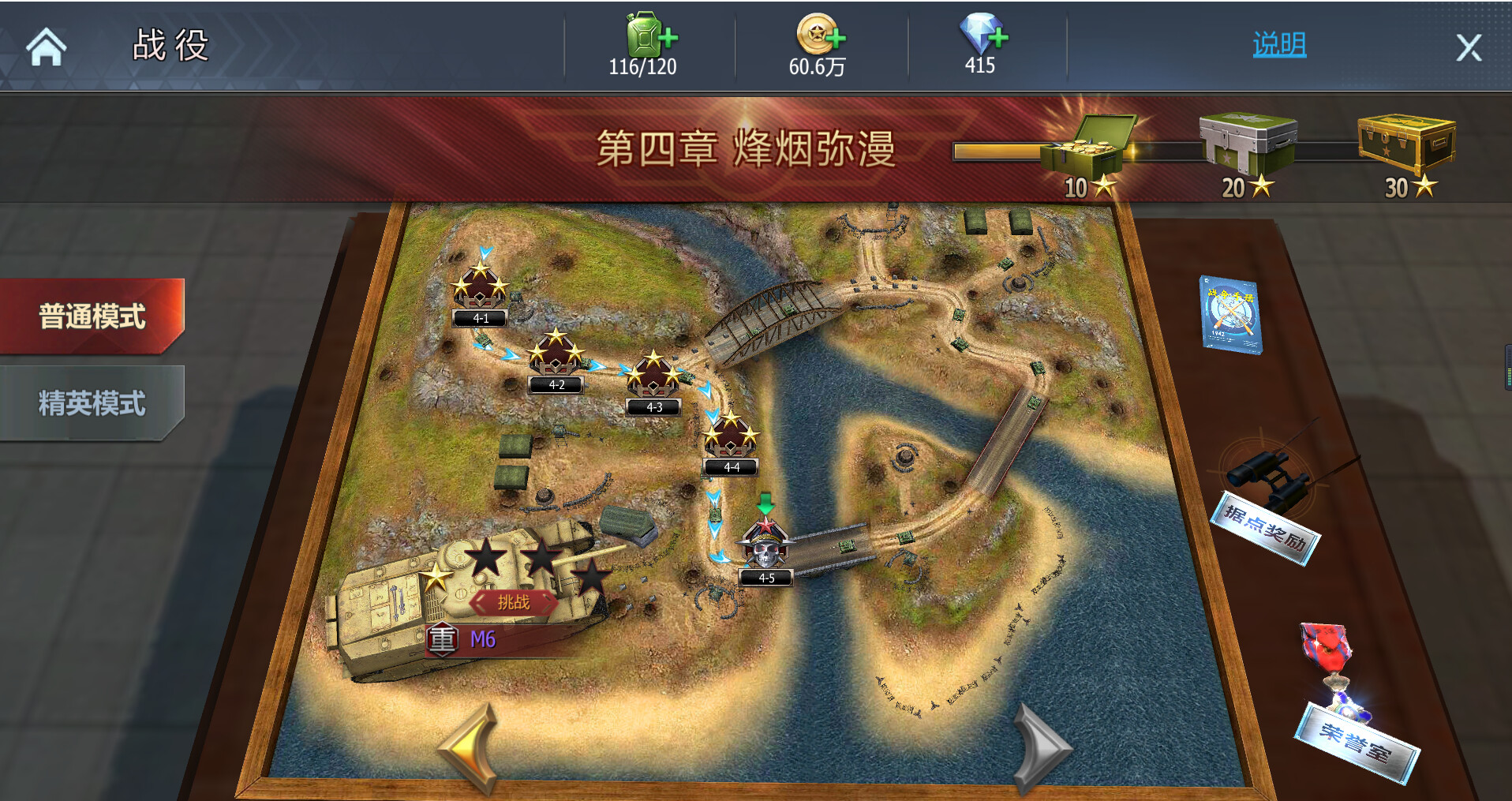1512x801 pixels.
Task: Open the 说明 help link
Action: [1277, 45]
